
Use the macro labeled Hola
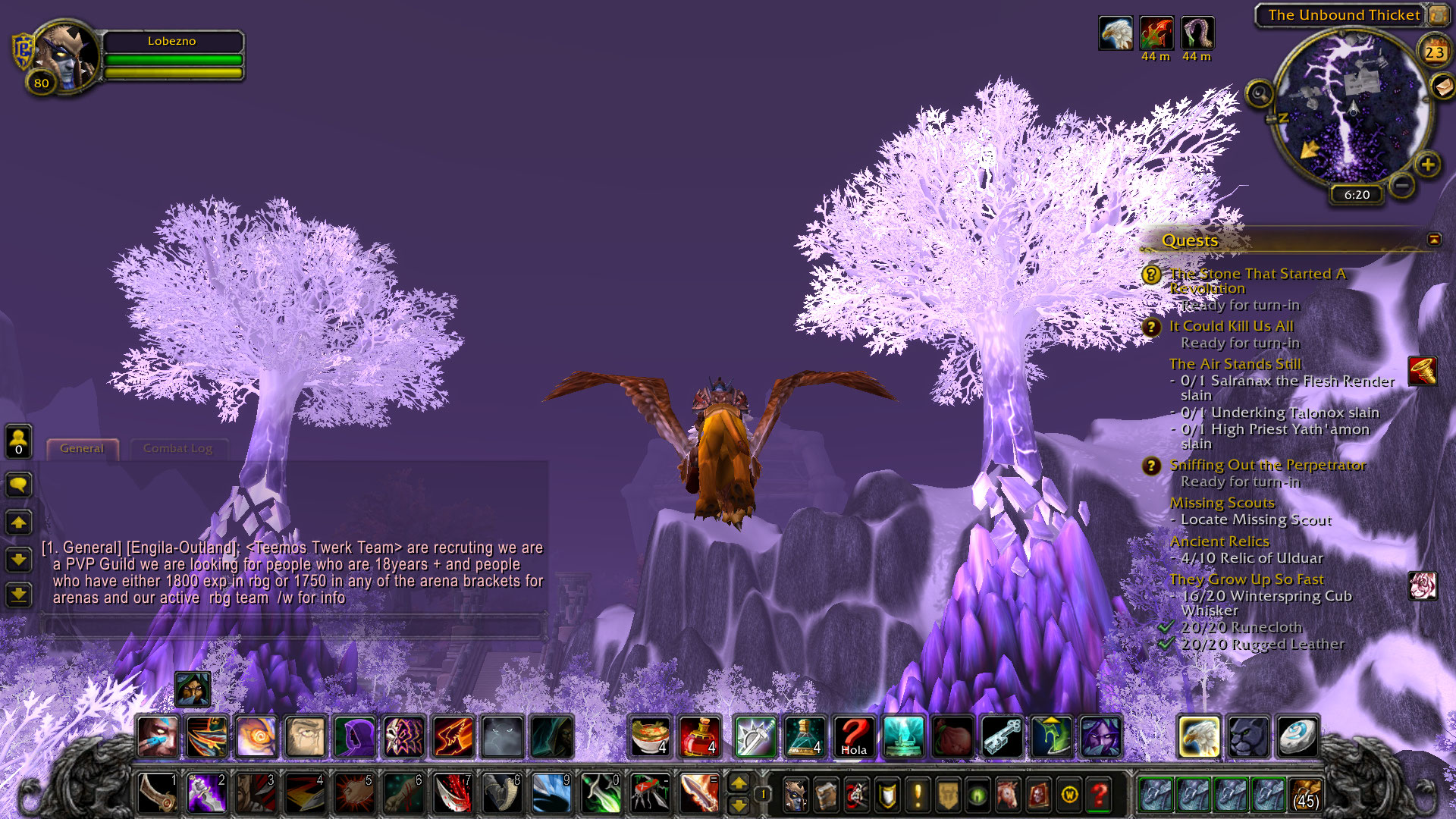point(854,737)
